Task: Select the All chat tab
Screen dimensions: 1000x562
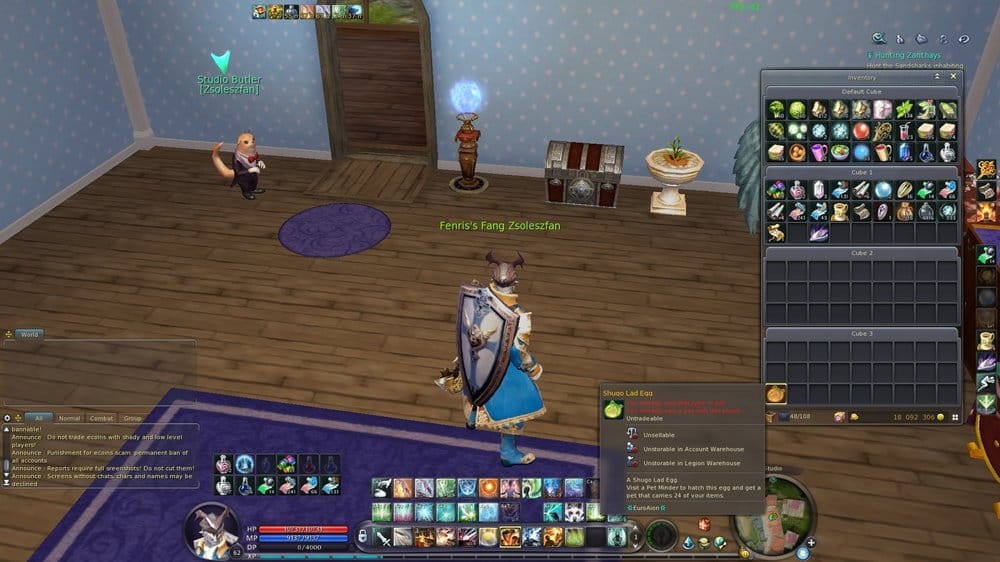Action: 38,418
